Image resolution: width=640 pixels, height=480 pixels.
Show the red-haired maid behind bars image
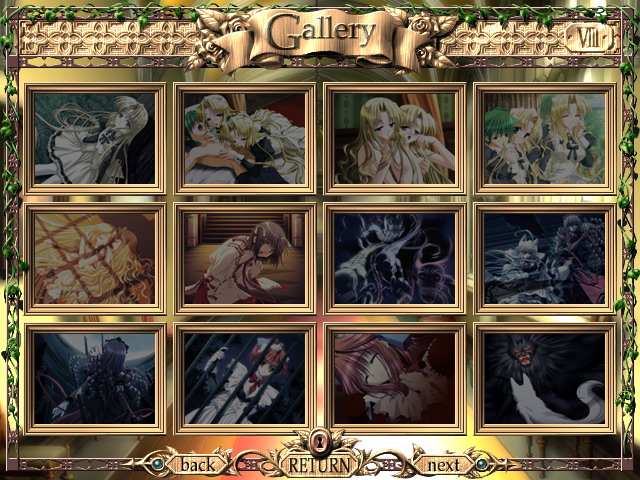(x=246, y=378)
